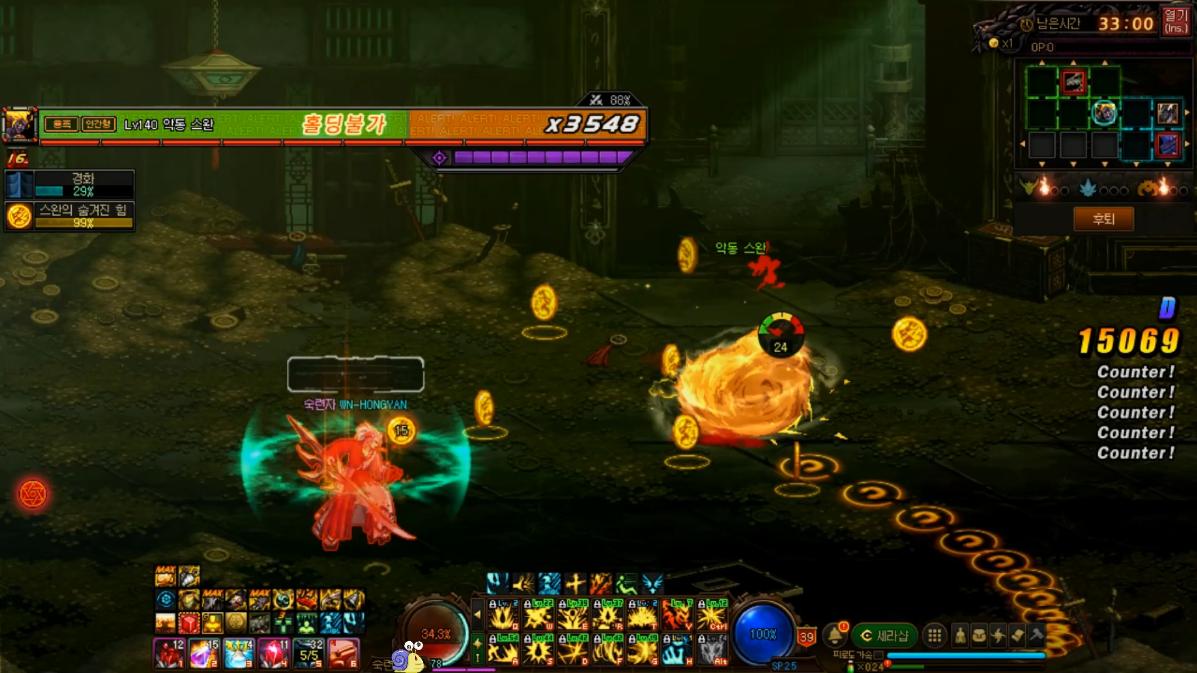Open the inventory chest icon
Screen dimensions: 1197x673
[x=979, y=636]
